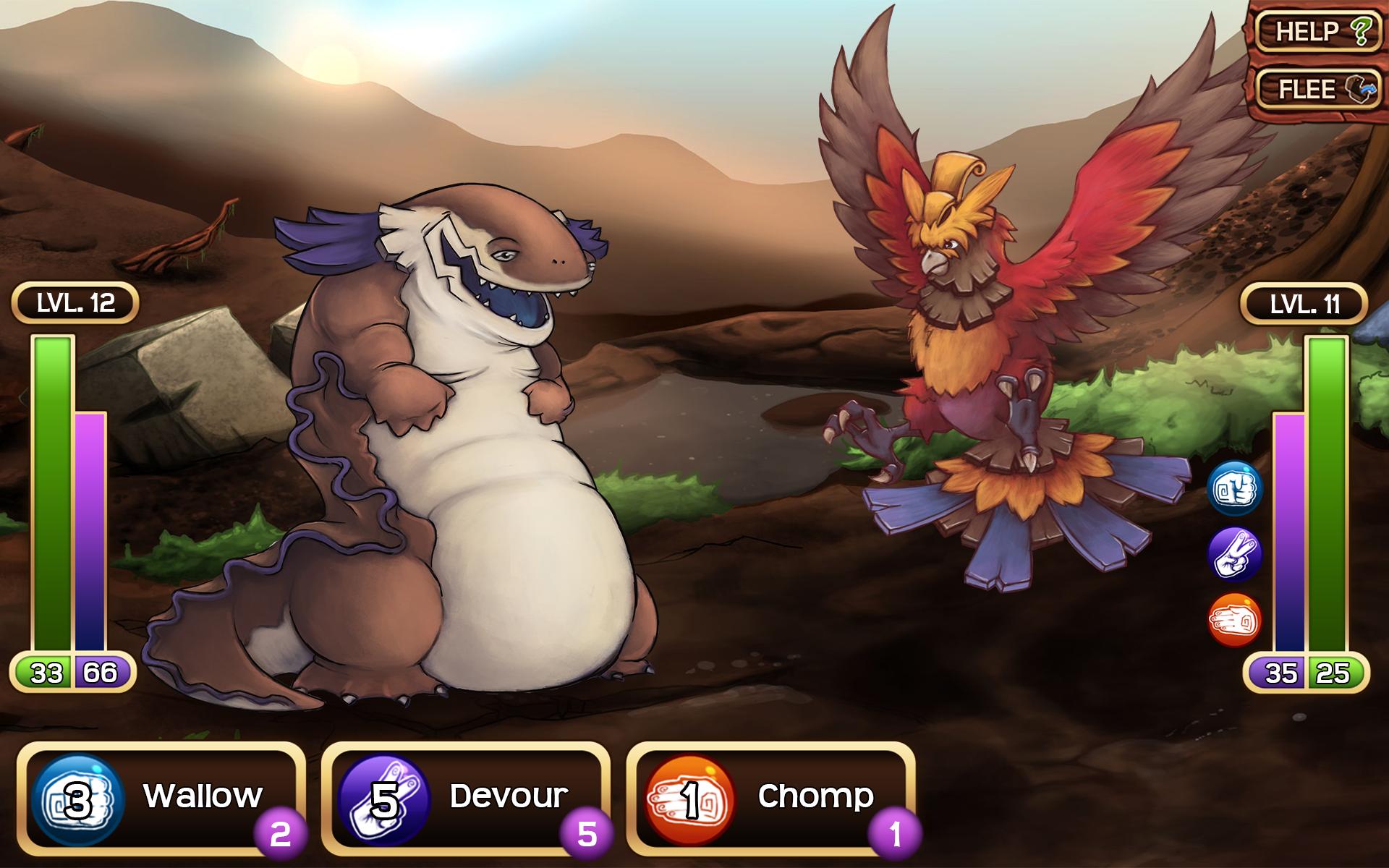Click the enemy's blue fist move icon

click(1235, 488)
